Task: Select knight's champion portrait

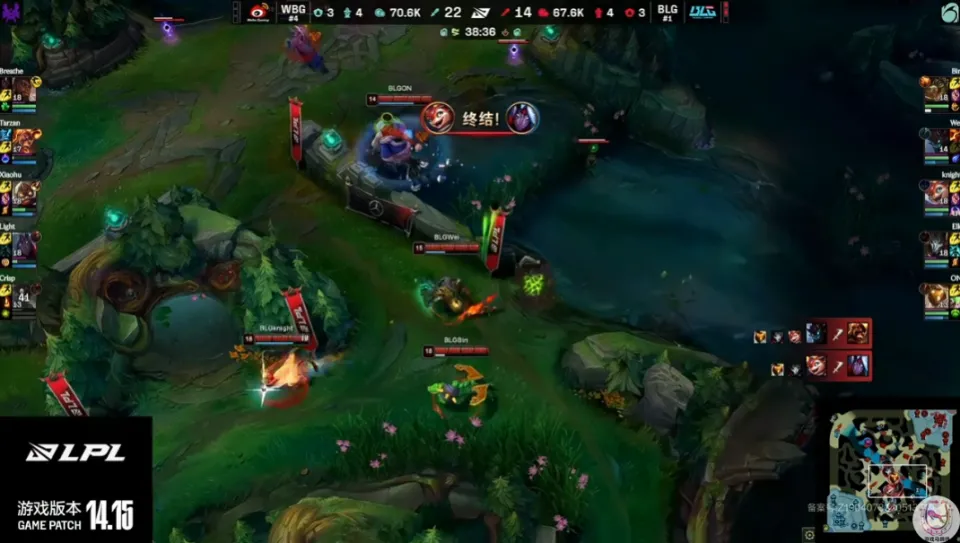Action: pyautogui.click(x=937, y=194)
